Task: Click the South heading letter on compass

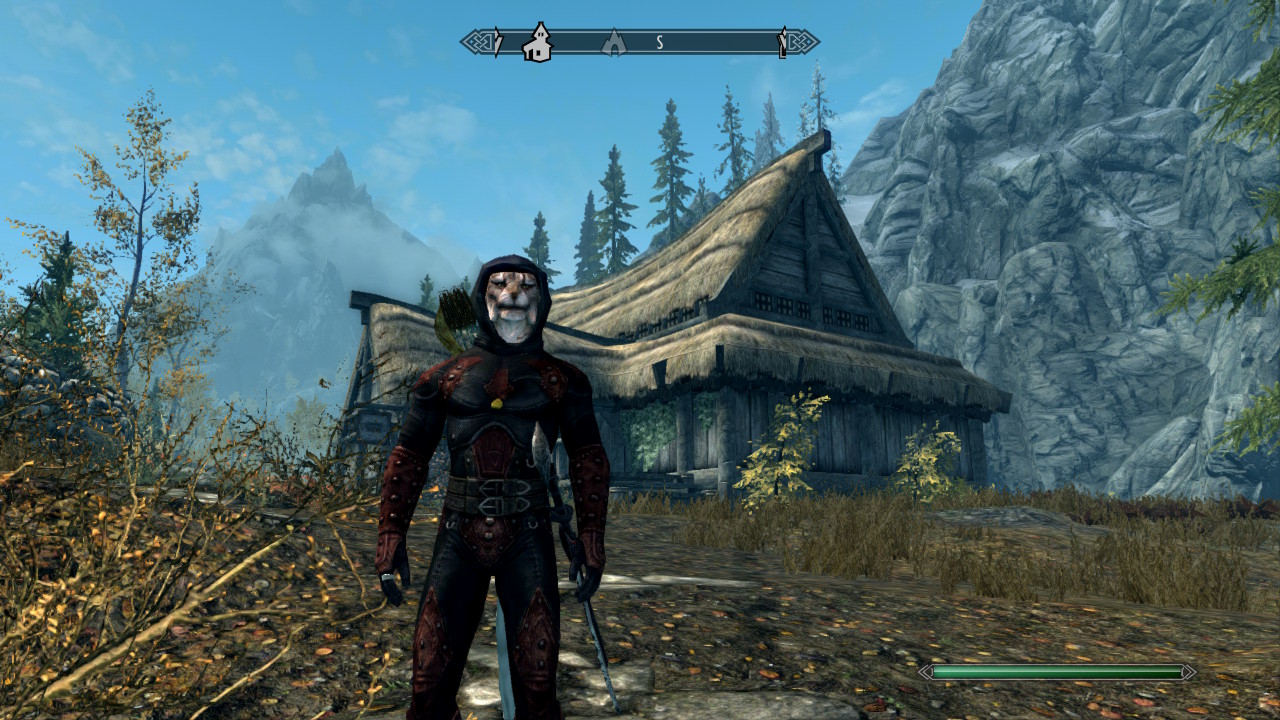Action: point(660,42)
